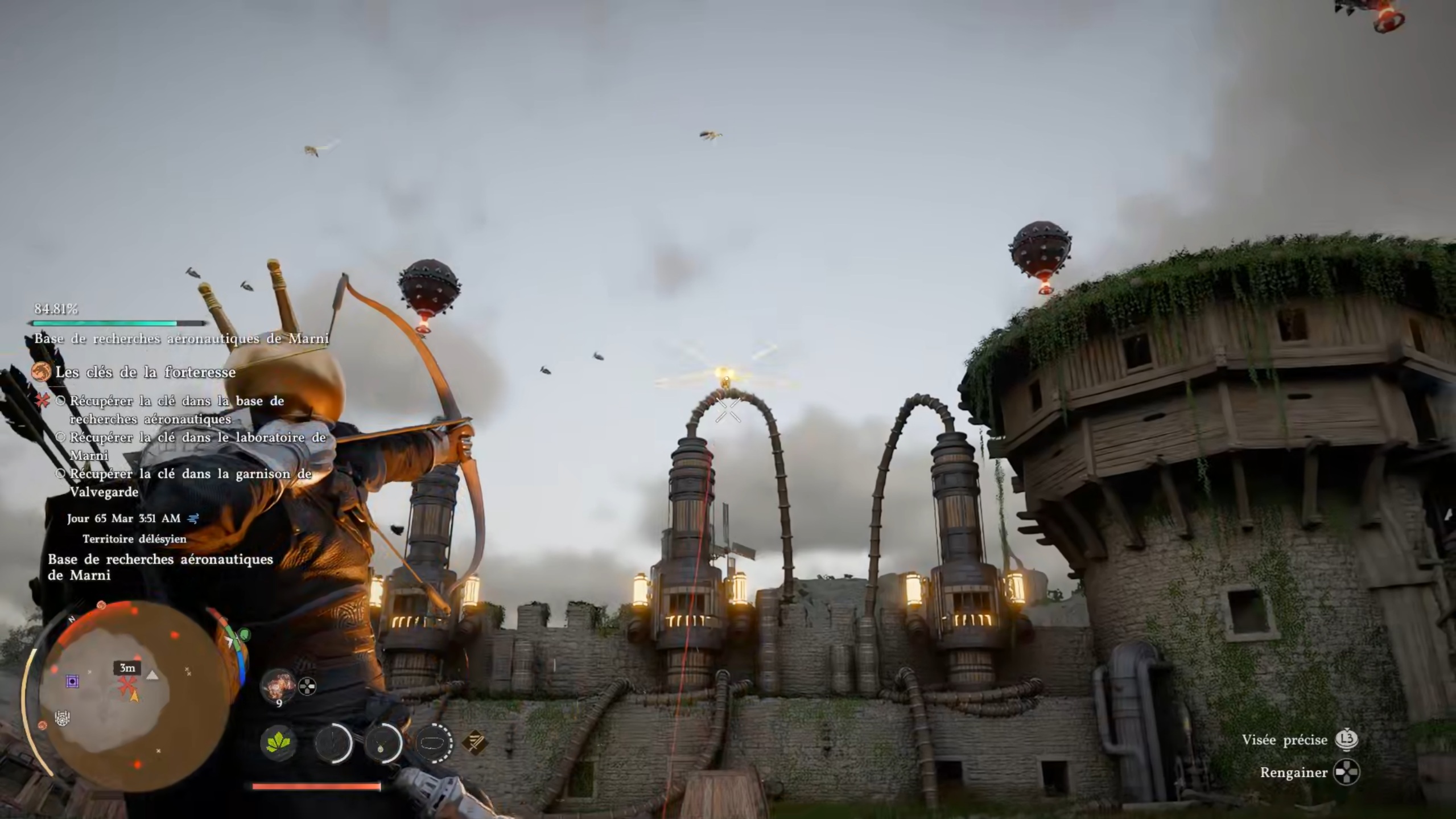Image resolution: width=1456 pixels, height=819 pixels.
Task: Click the red cross objective marker on minimap
Action: pos(126,685)
